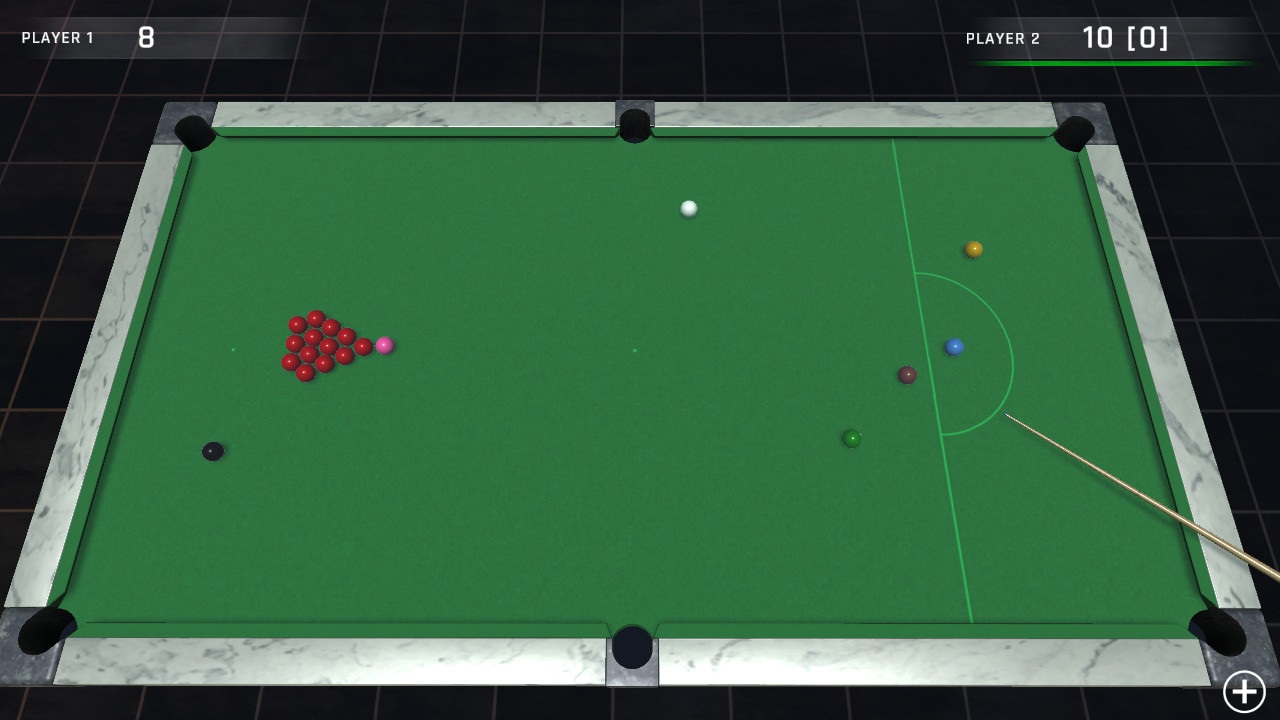Click the yellow ball near the baulk area
Screen dimensions: 1280x720
pyautogui.click(x=971, y=249)
